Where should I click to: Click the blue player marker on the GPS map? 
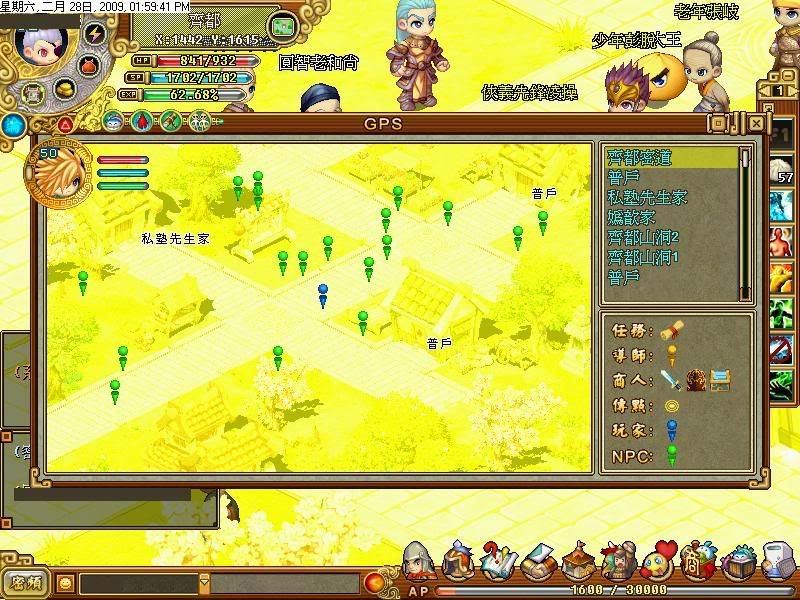322,294
